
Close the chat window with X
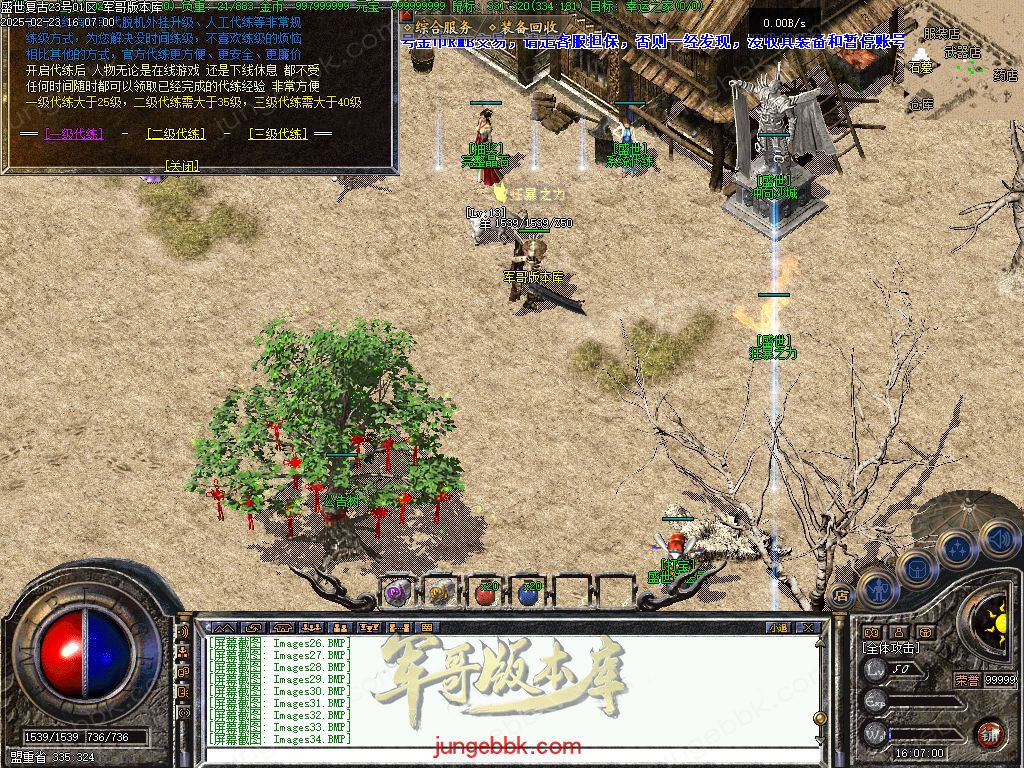[808, 628]
